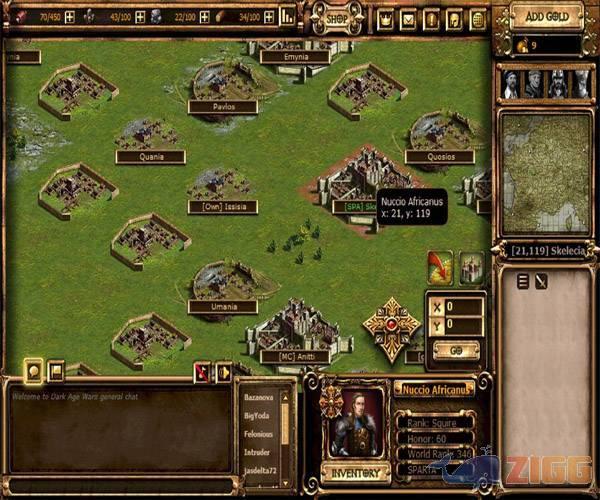Open the statistics bar chart icon
The height and width of the screenshot is (500, 600).
(x=288, y=16)
